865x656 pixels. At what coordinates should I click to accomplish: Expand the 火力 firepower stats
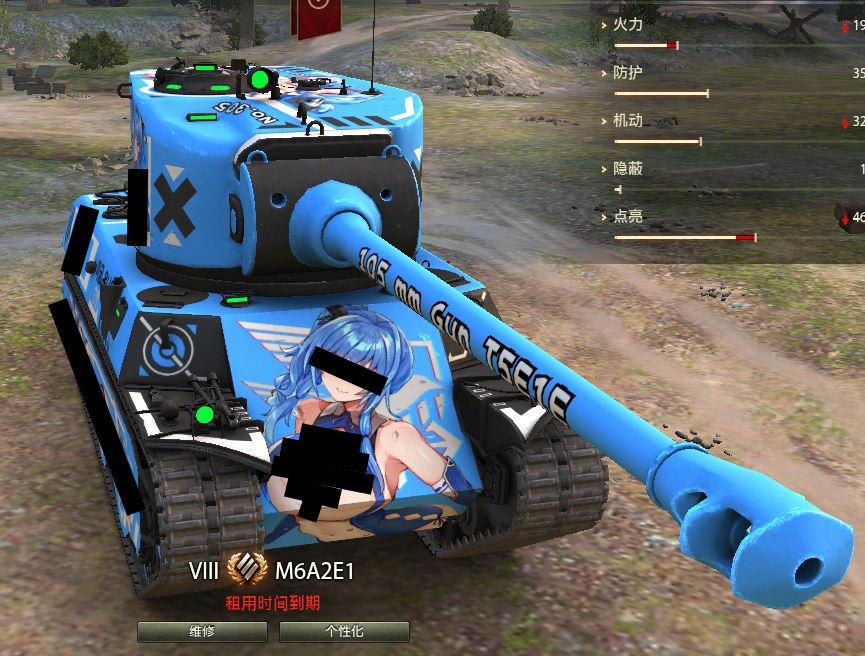[x=627, y=24]
